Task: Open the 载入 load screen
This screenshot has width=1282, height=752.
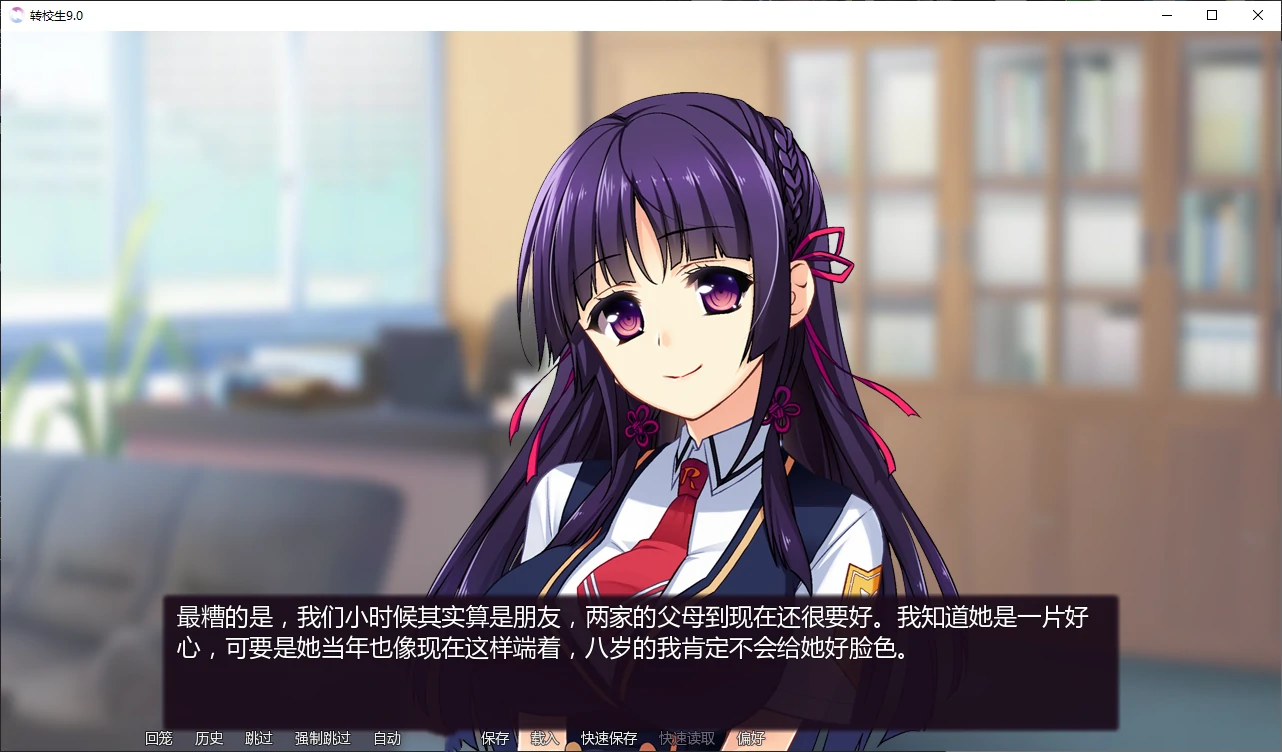Action: click(x=544, y=738)
